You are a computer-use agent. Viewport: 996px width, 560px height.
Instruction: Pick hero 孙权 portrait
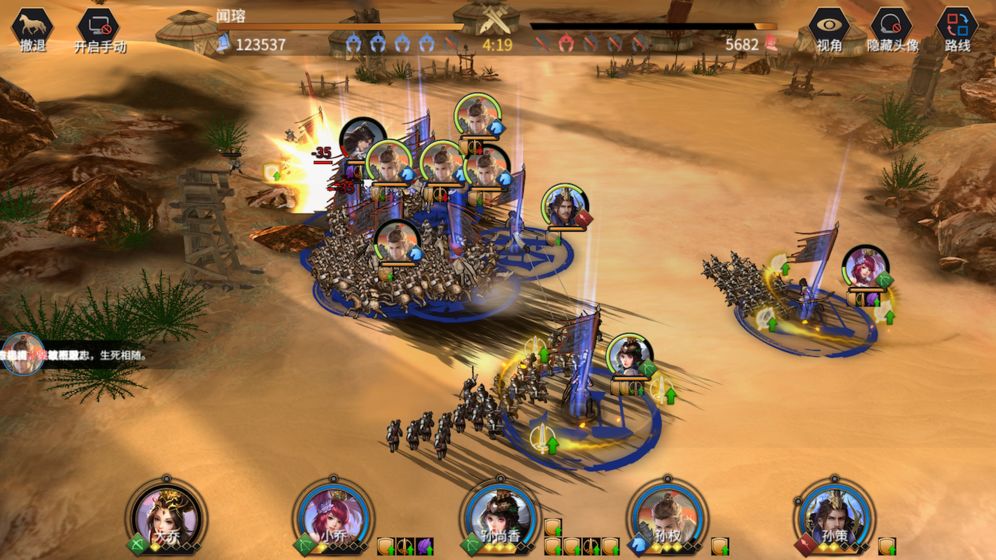pos(667,515)
